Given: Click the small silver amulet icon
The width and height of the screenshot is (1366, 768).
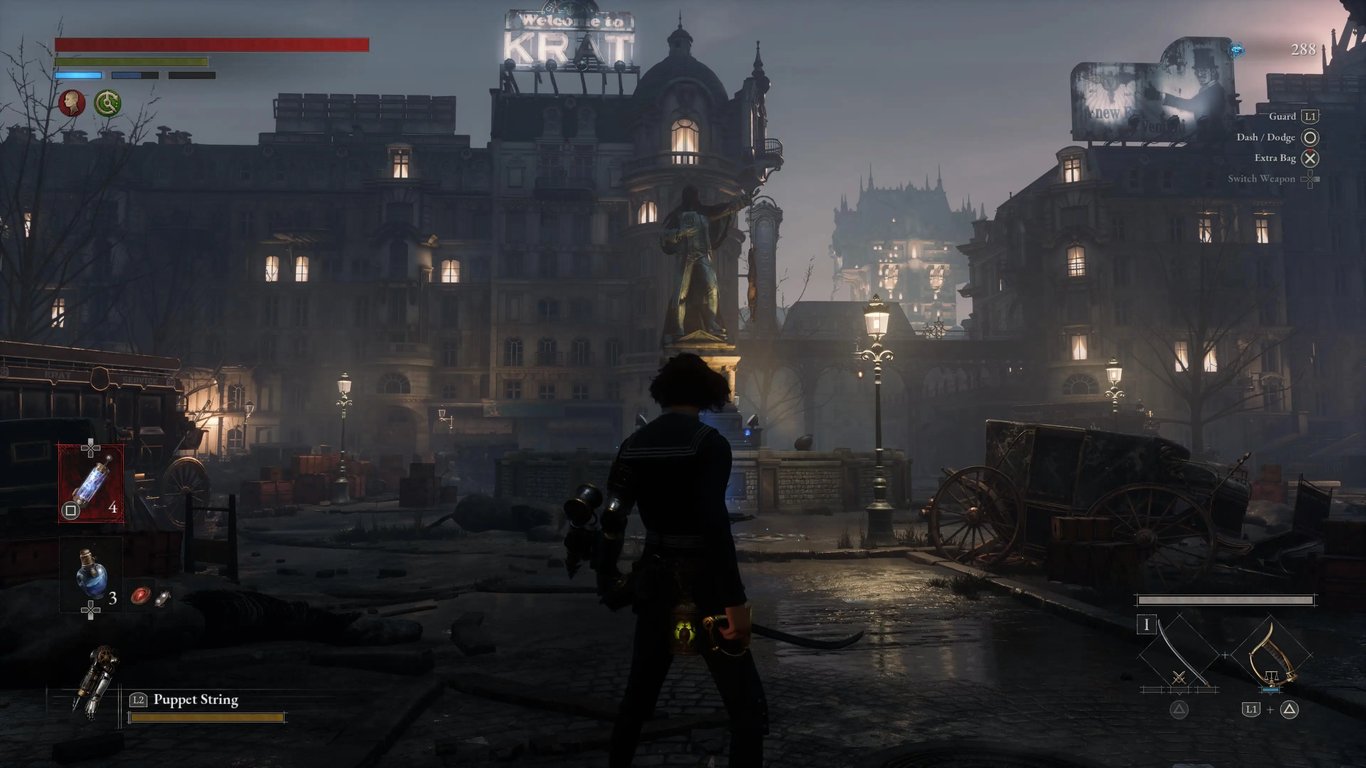Looking at the screenshot, I should (161, 598).
